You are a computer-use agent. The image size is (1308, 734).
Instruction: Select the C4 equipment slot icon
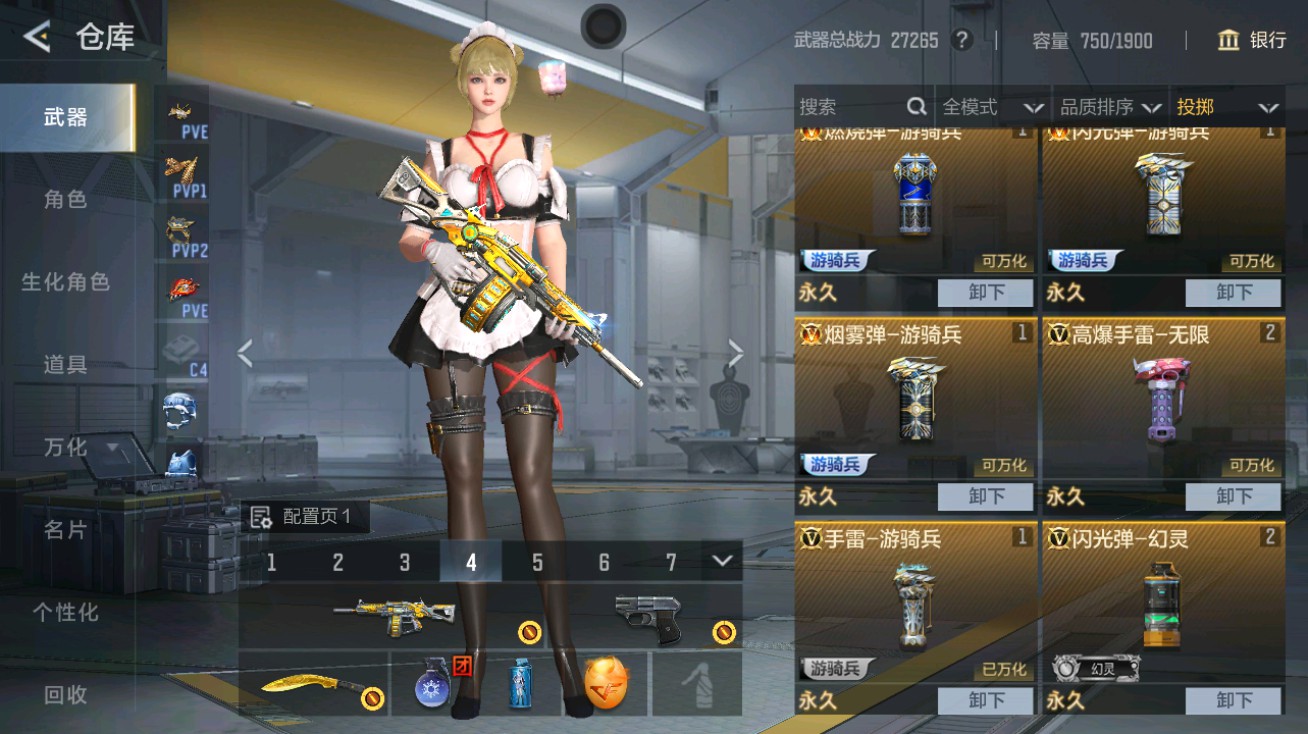click(182, 352)
